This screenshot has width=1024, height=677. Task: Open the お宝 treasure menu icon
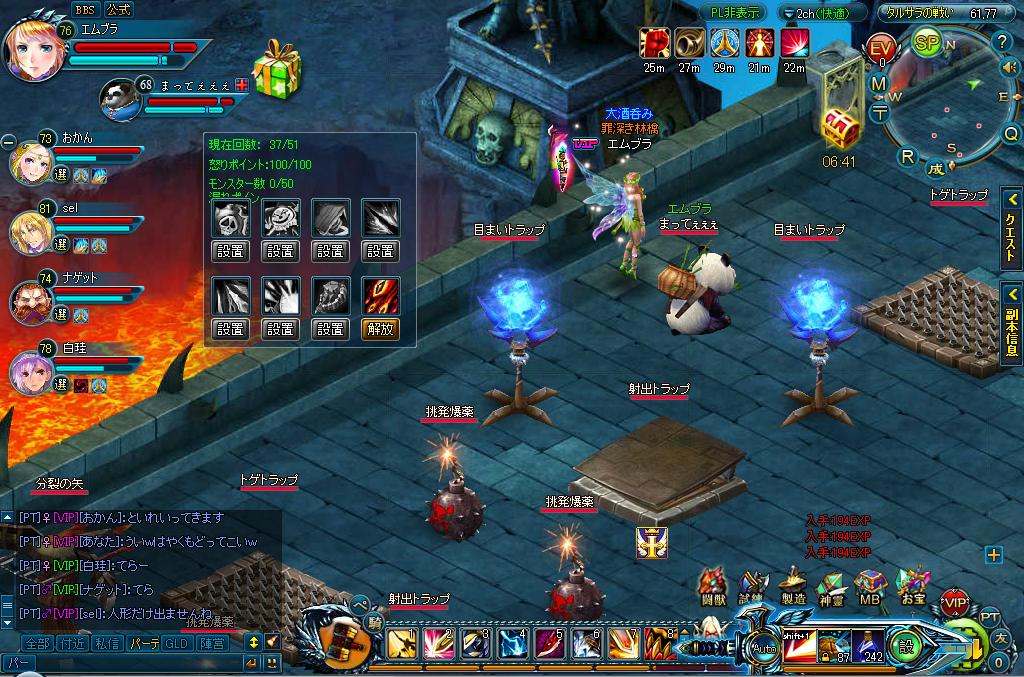pyautogui.click(x=912, y=587)
